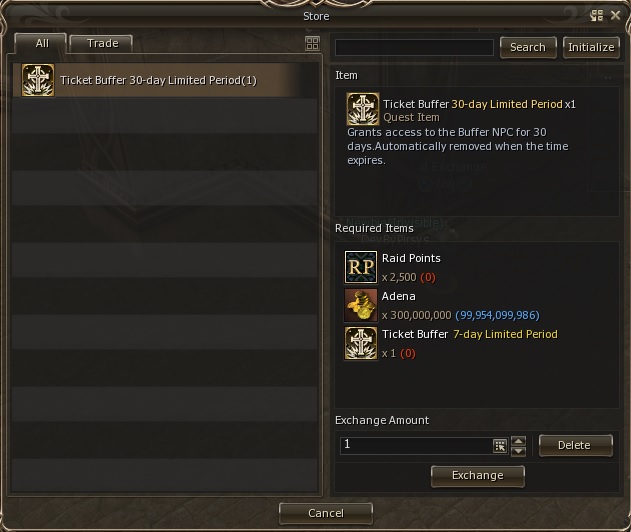Screen dimensions: 631x532
Task: Select the Raid Points required item icon
Action: point(360,267)
